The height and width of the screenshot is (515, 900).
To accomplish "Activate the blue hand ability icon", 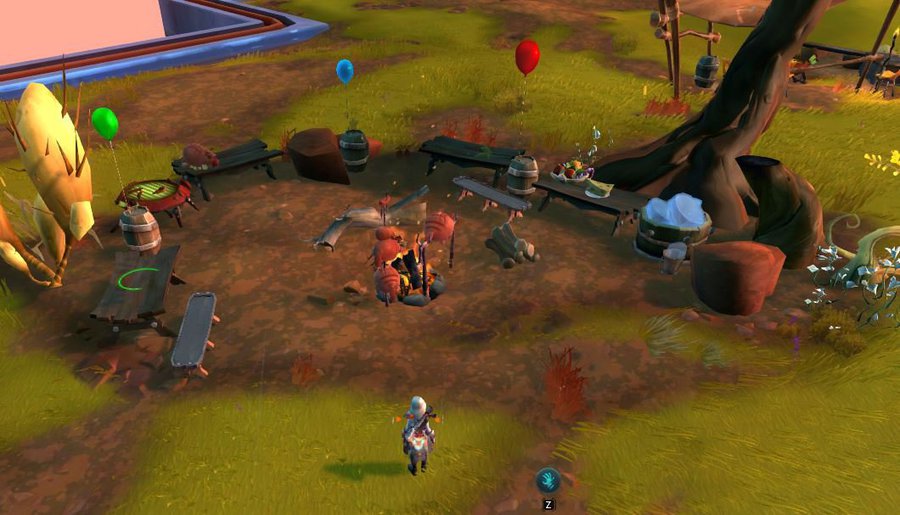I will tap(547, 479).
